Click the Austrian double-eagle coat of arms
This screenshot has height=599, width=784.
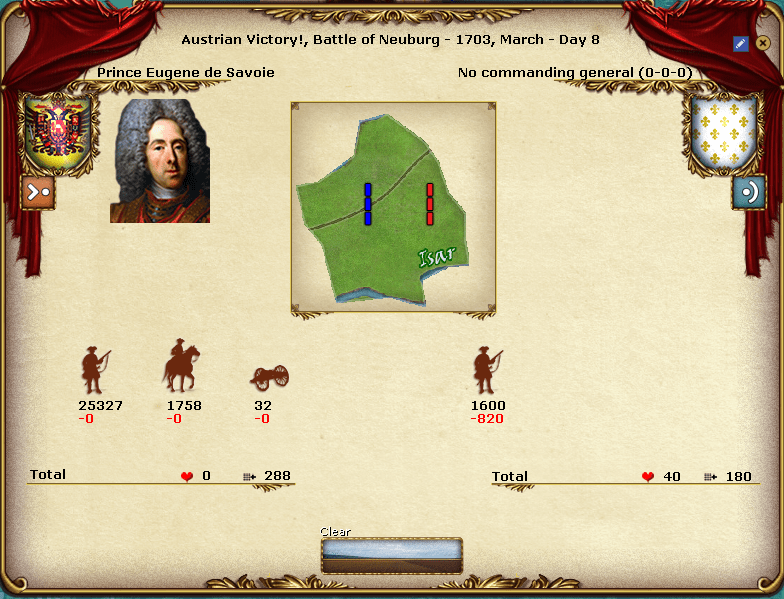[56, 133]
